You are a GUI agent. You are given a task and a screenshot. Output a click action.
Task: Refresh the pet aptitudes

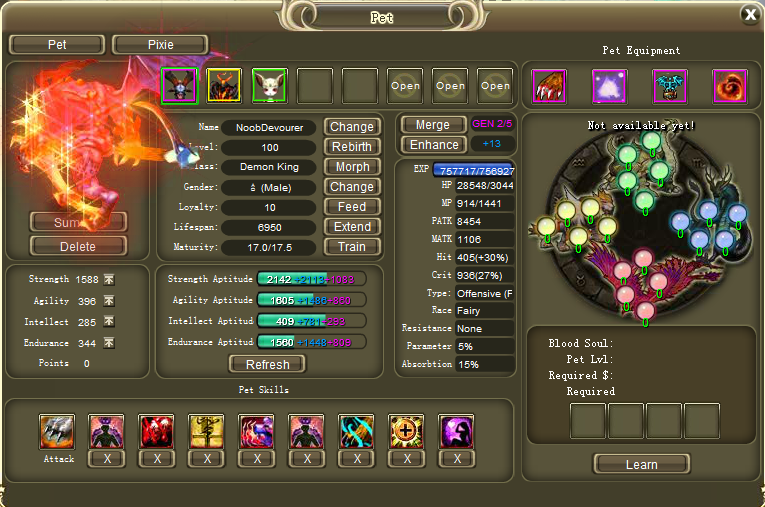click(267, 364)
